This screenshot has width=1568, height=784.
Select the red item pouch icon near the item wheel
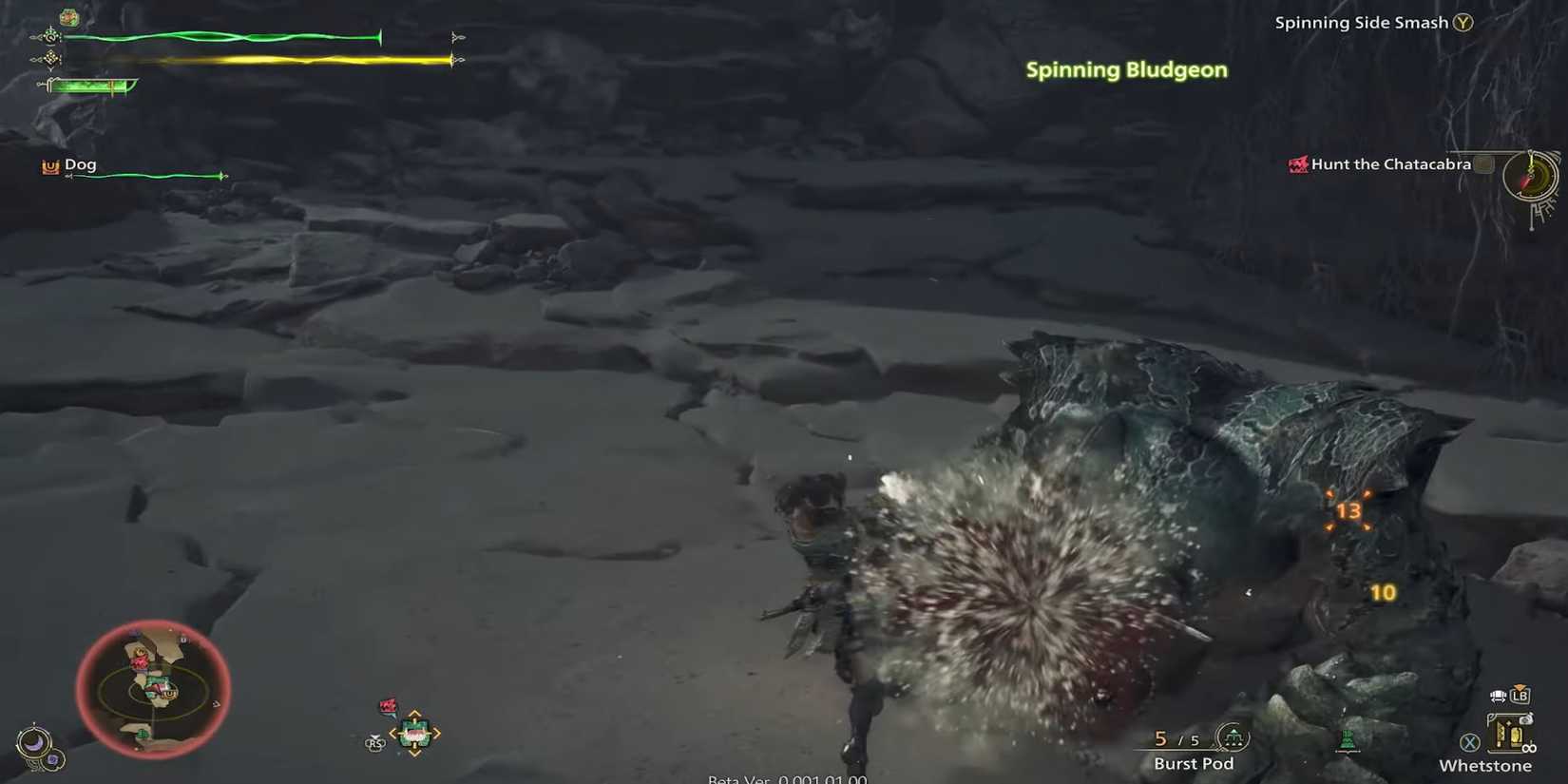388,705
